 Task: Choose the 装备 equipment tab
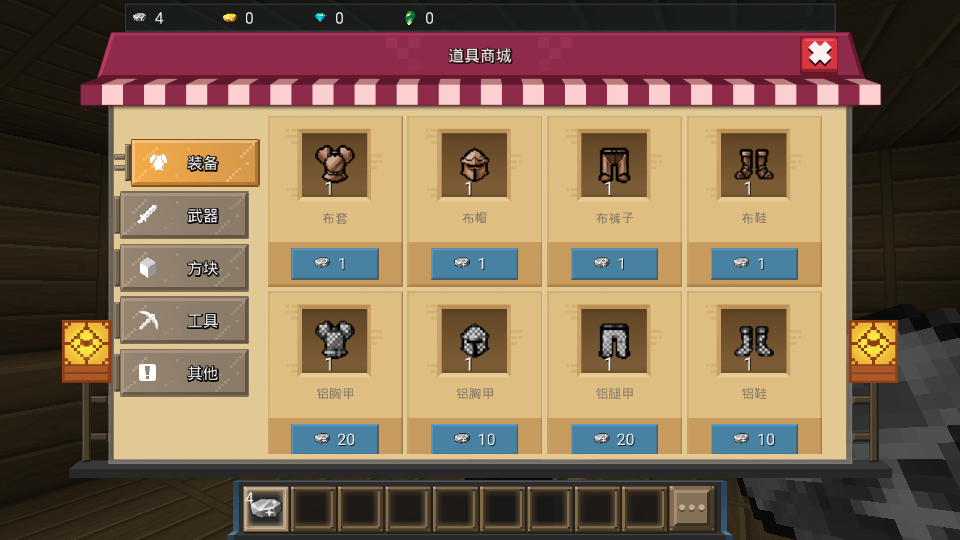pos(195,163)
